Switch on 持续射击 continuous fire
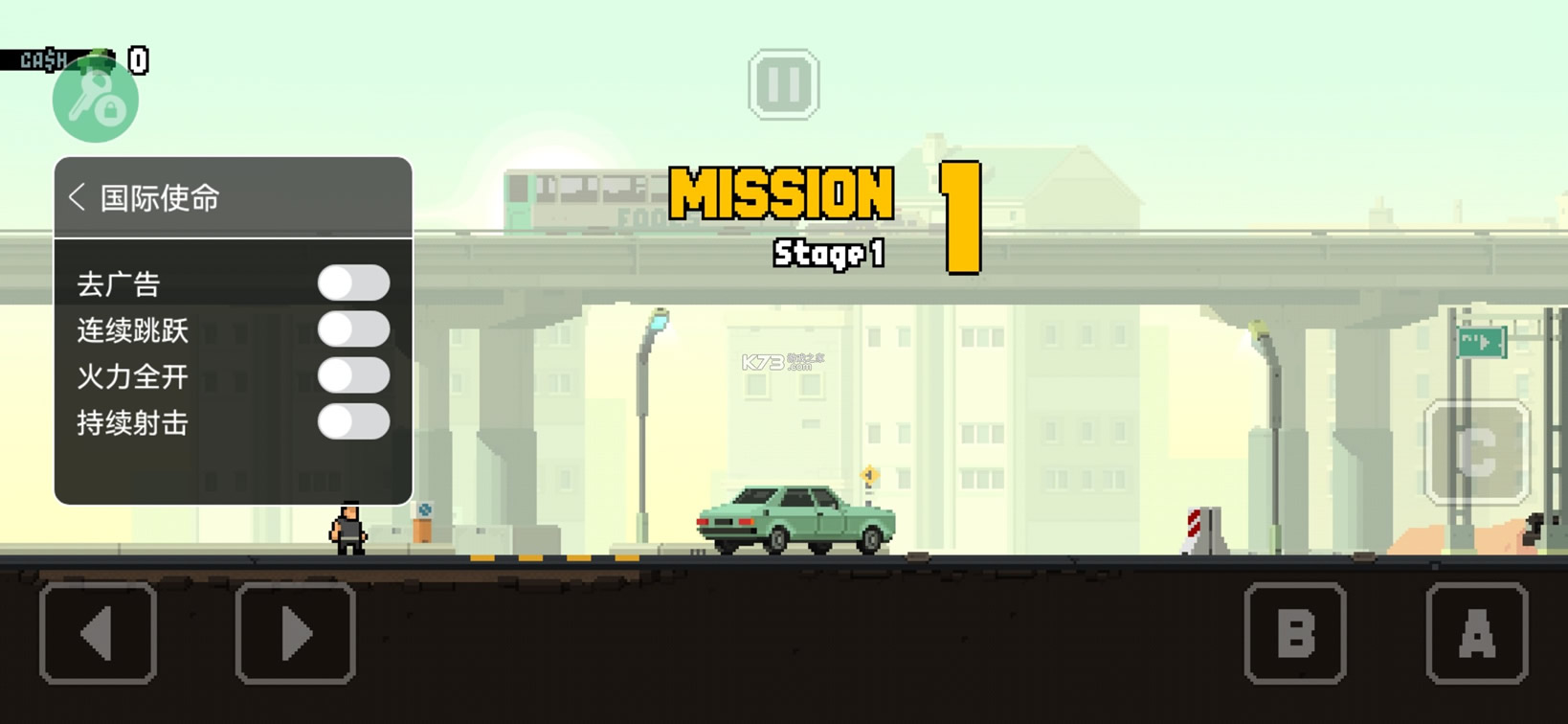This screenshot has height=724, width=1568. coord(354,422)
